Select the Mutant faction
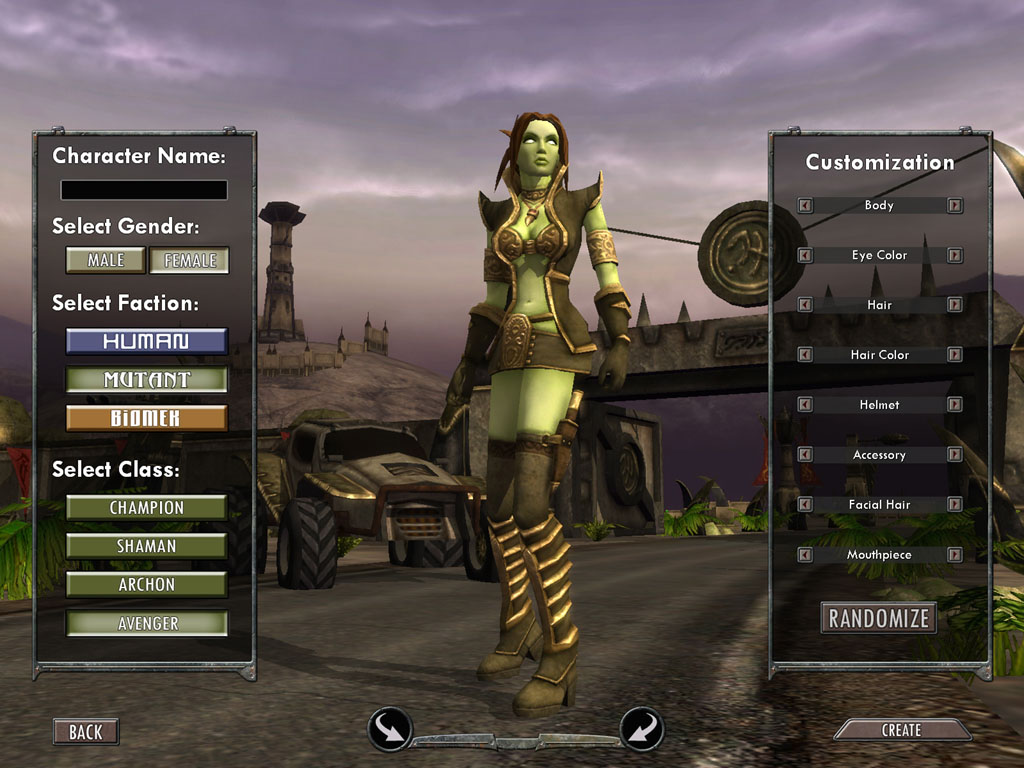 click(x=146, y=380)
